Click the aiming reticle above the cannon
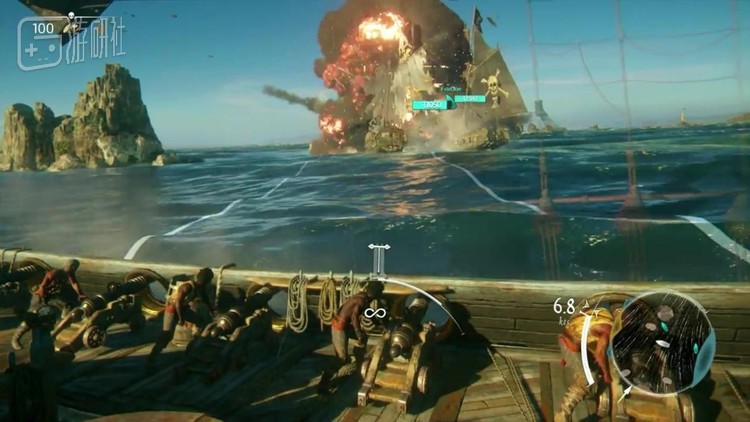The image size is (750, 422). point(378,258)
